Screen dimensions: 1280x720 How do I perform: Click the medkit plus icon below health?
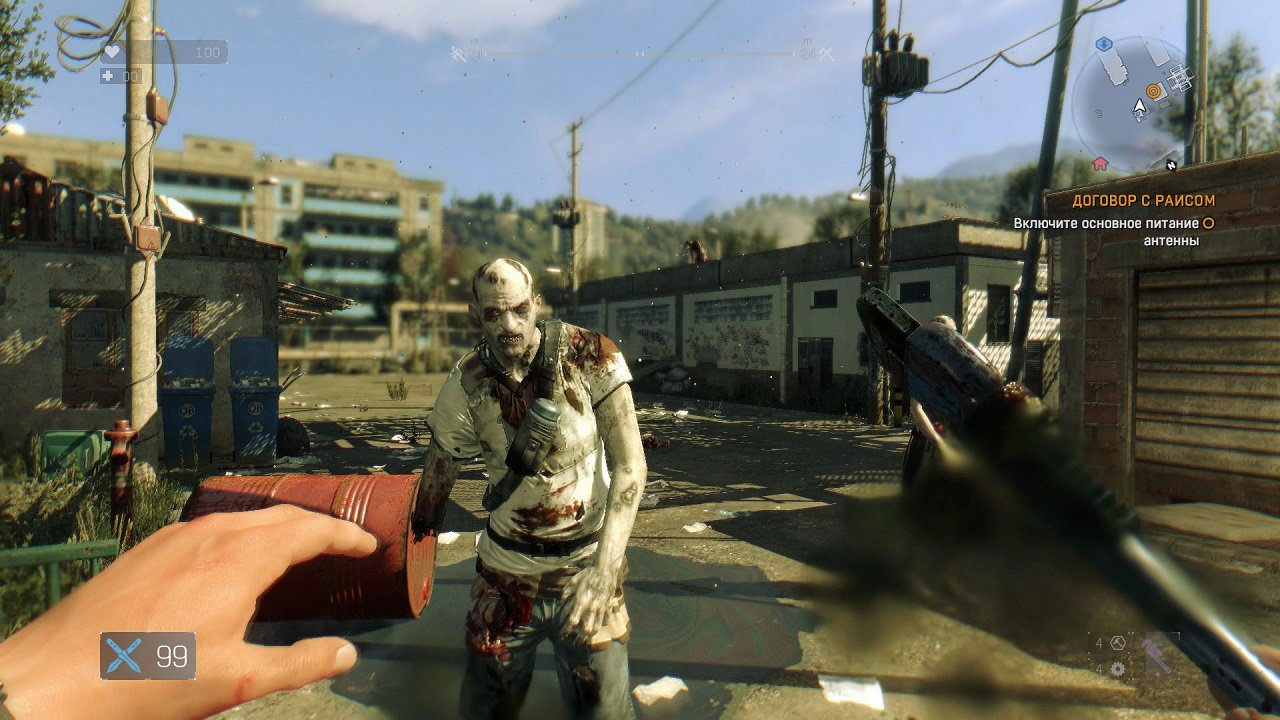click(110, 77)
